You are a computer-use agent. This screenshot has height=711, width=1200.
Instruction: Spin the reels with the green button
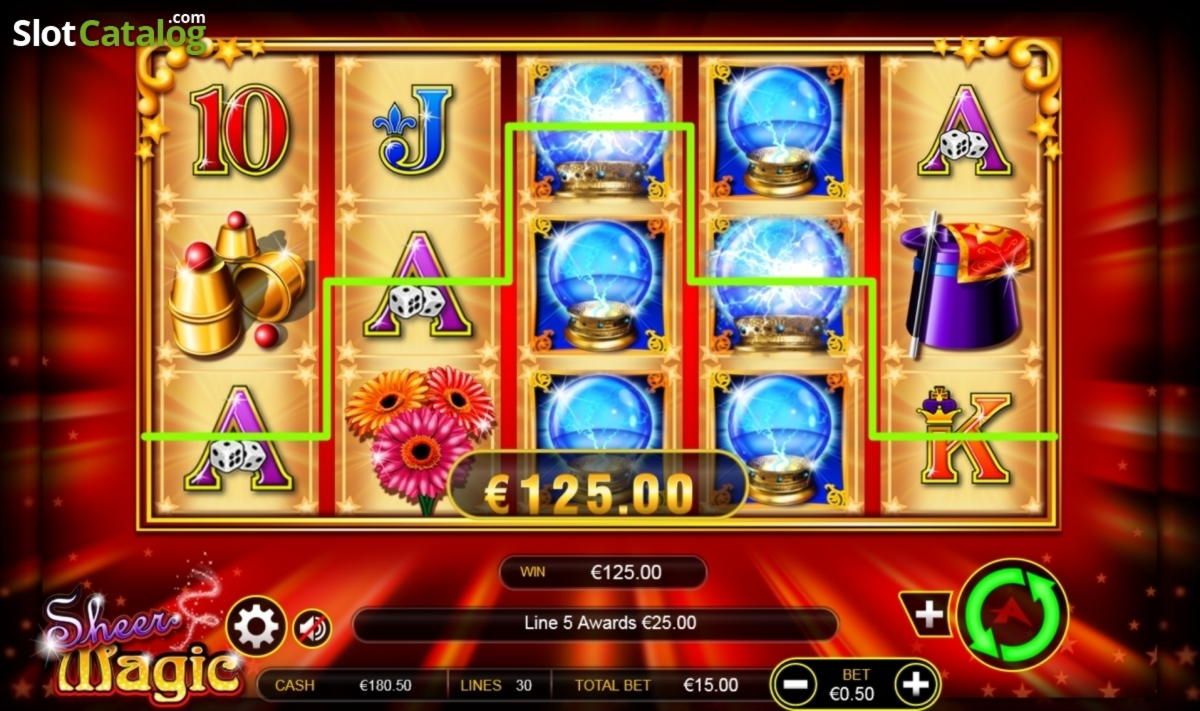click(1012, 614)
